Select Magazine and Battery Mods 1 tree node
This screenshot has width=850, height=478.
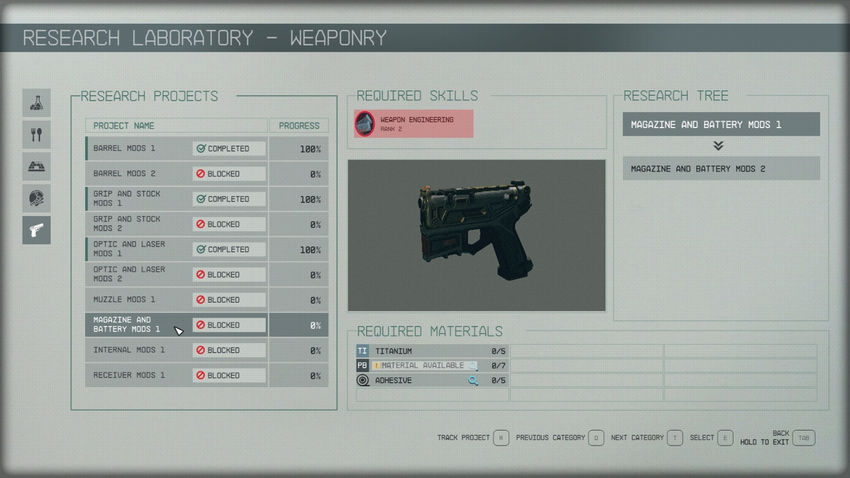721,124
